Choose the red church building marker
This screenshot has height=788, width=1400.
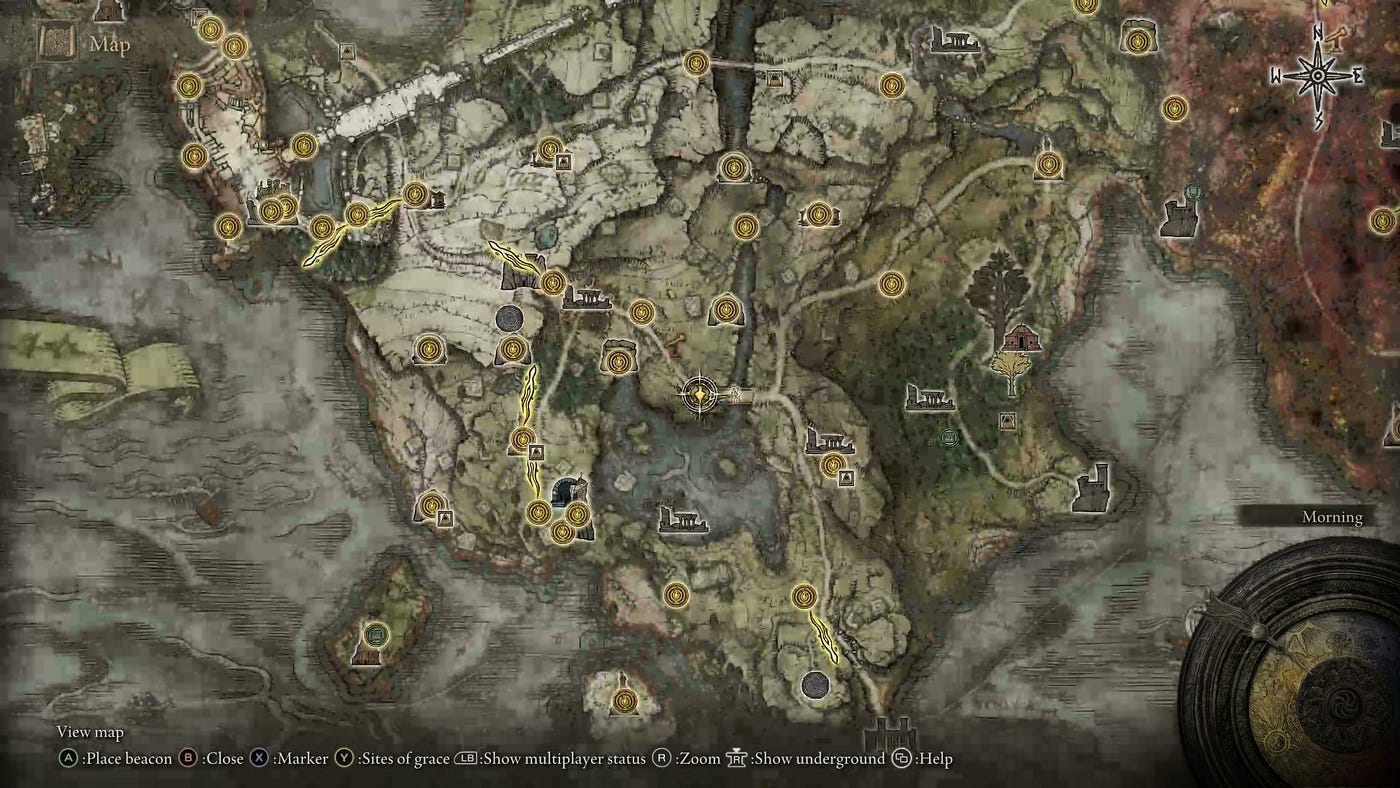pos(1020,338)
